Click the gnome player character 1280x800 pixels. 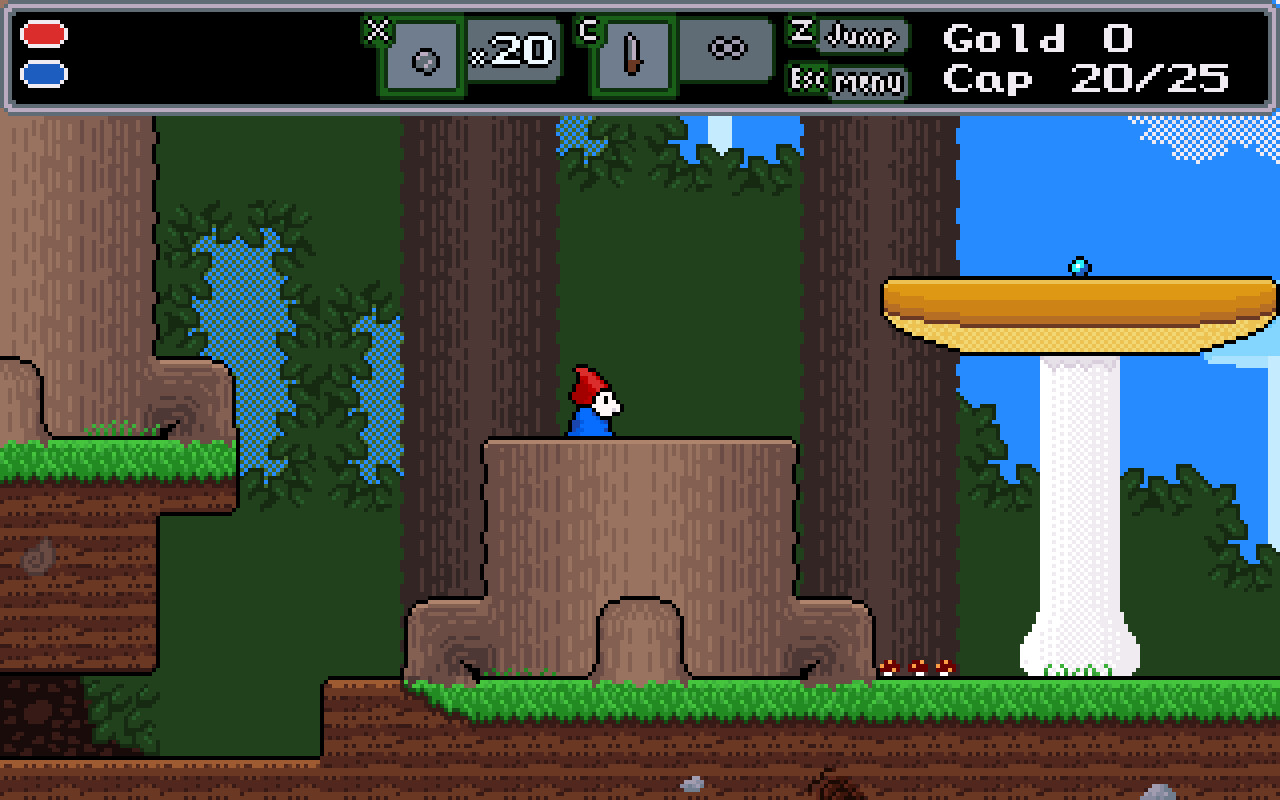click(x=592, y=405)
